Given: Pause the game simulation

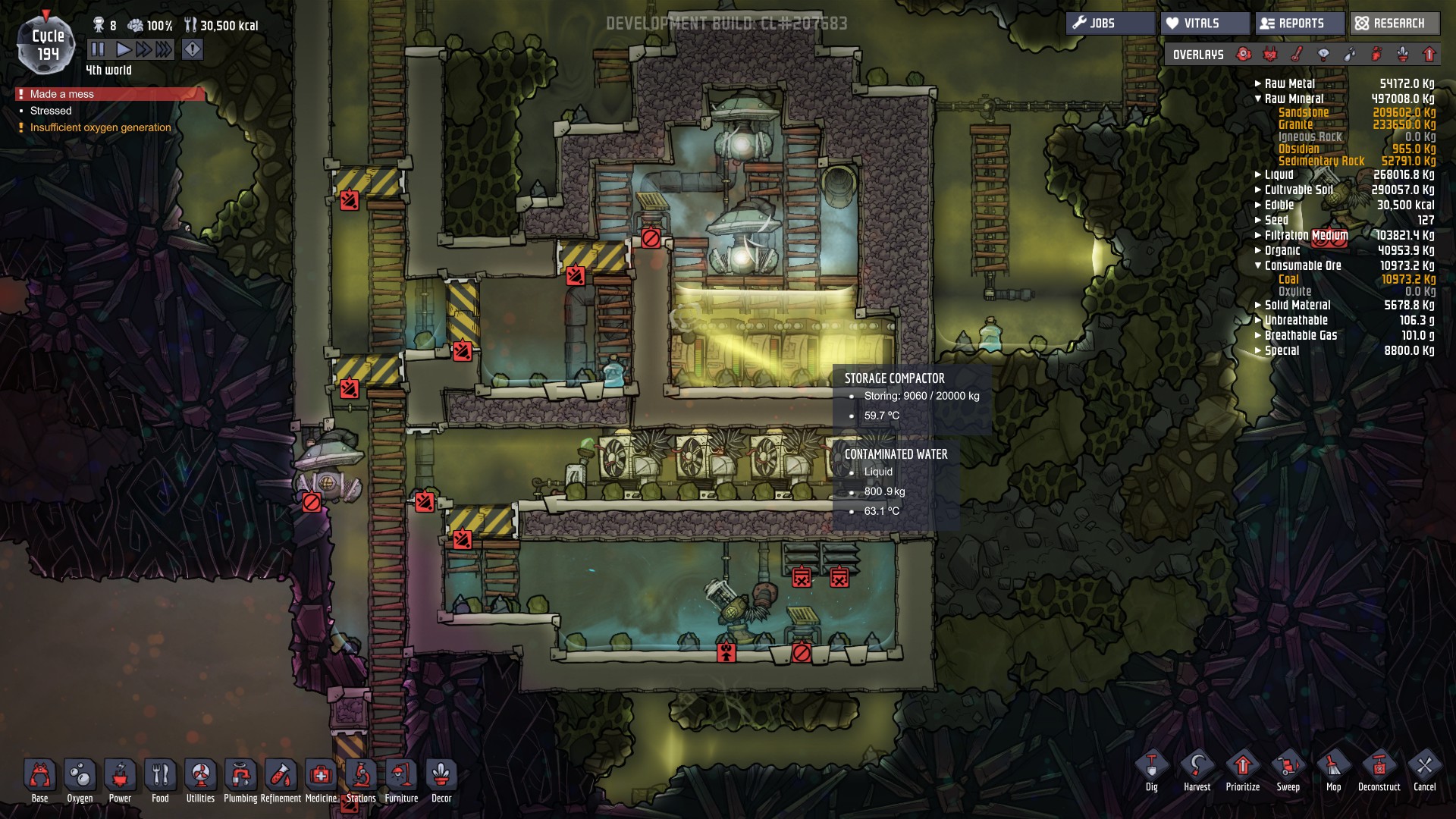Looking at the screenshot, I should click(98, 50).
